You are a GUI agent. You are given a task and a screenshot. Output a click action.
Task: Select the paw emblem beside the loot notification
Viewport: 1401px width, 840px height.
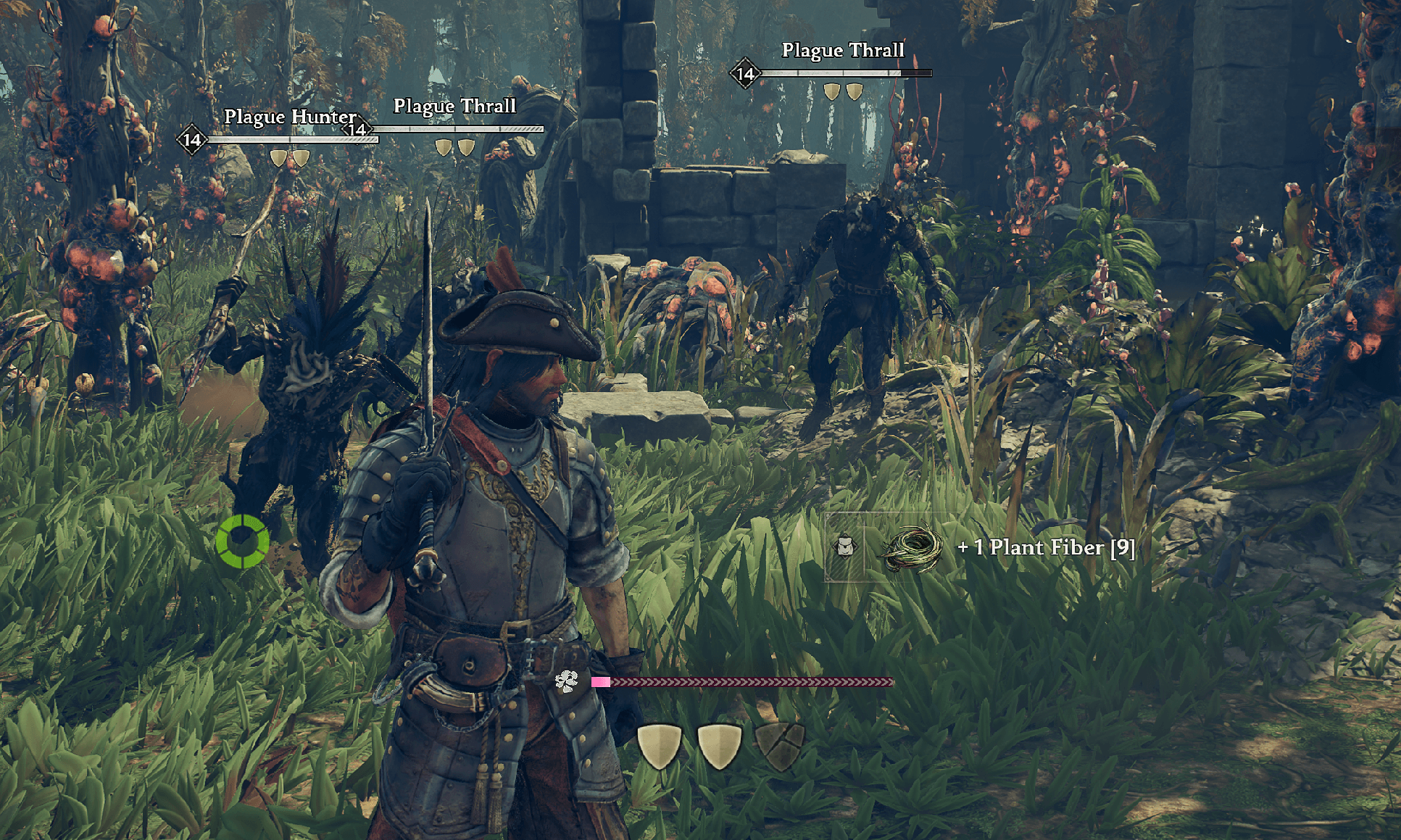click(x=845, y=548)
